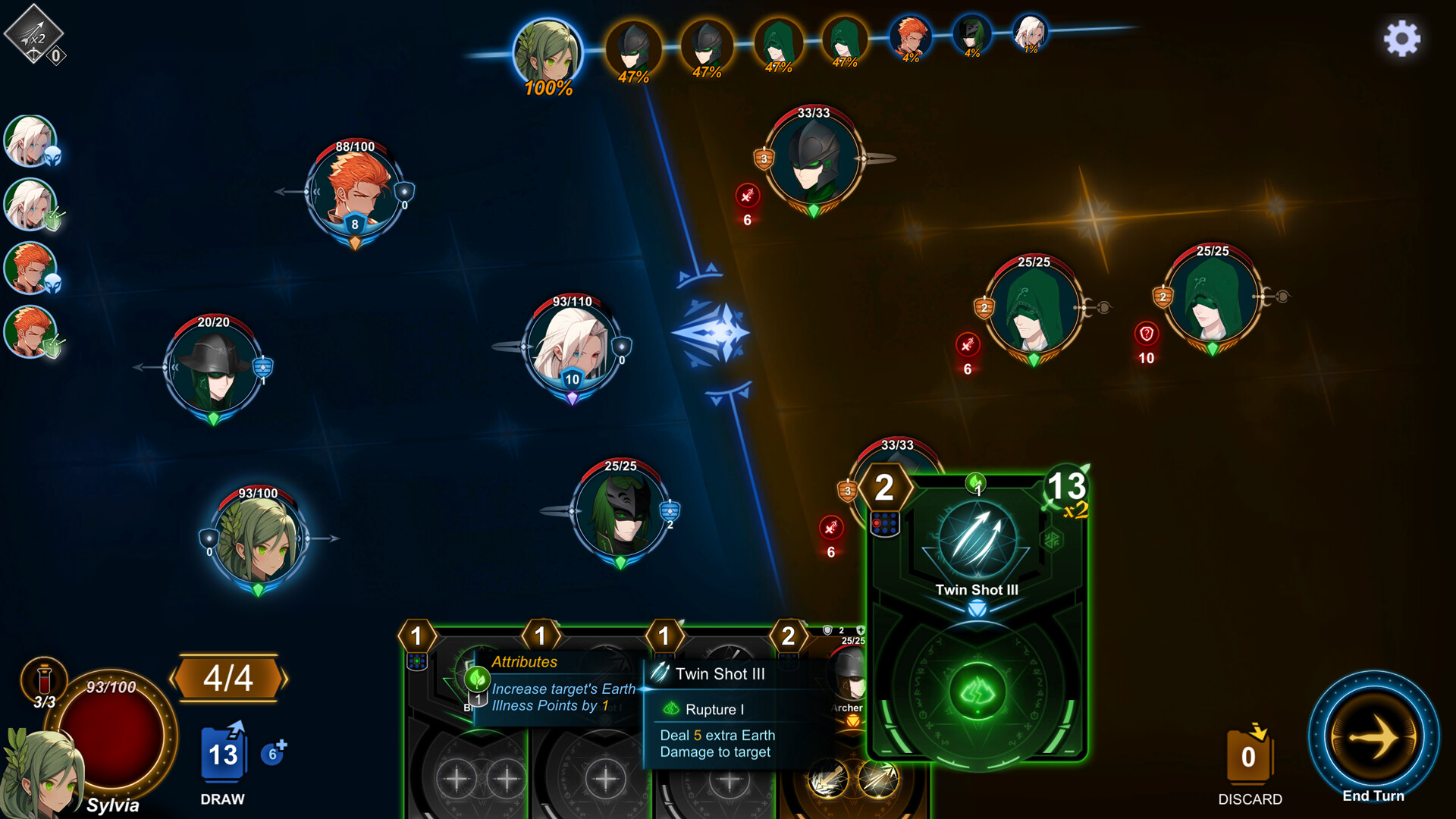The height and width of the screenshot is (819, 1456).
Task: Click the blue plus-six draw bonus icon
Action: [273, 753]
